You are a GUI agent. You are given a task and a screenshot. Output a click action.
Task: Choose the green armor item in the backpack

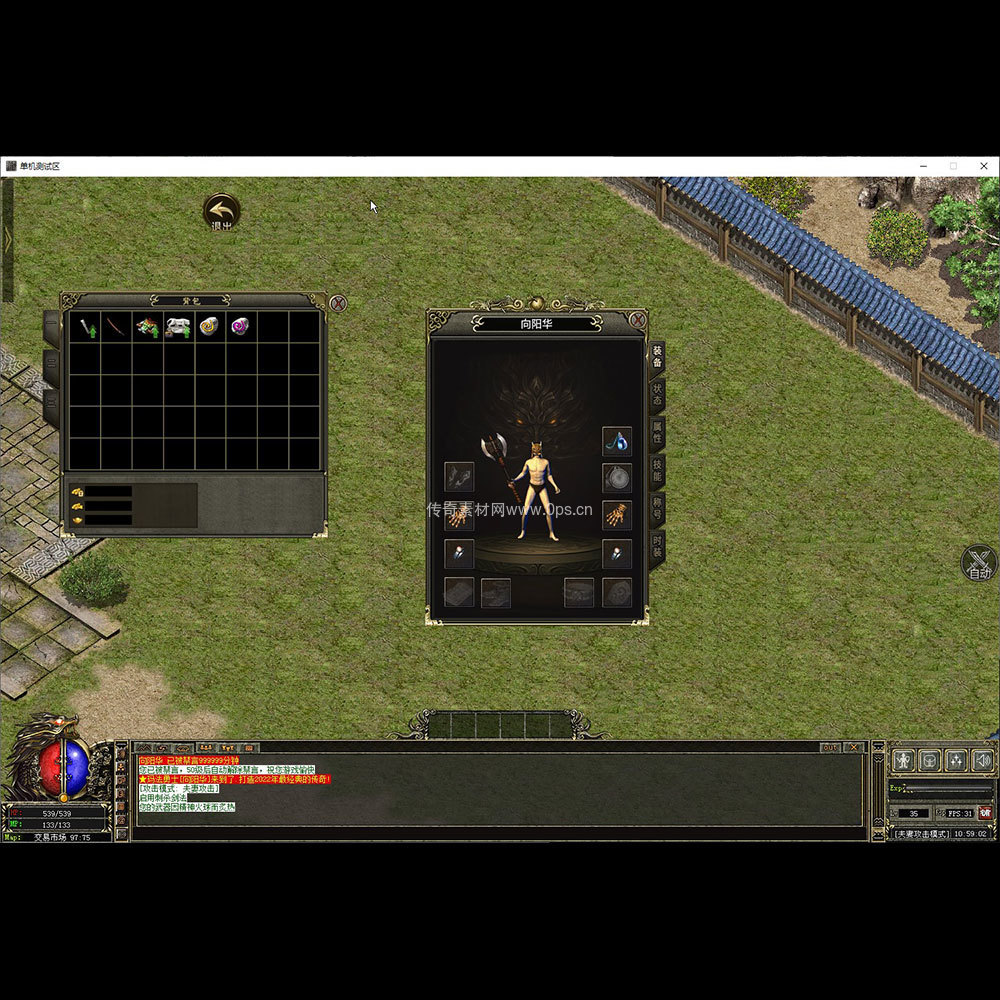[x=148, y=326]
